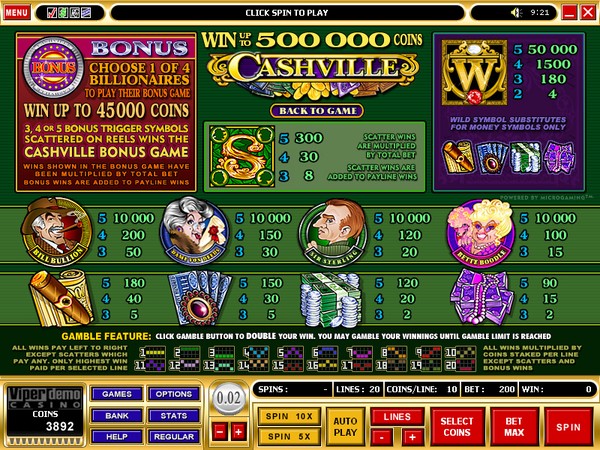Image resolution: width=600 pixels, height=450 pixels.
Task: Increase coin size with the plus button
Action: [238, 431]
